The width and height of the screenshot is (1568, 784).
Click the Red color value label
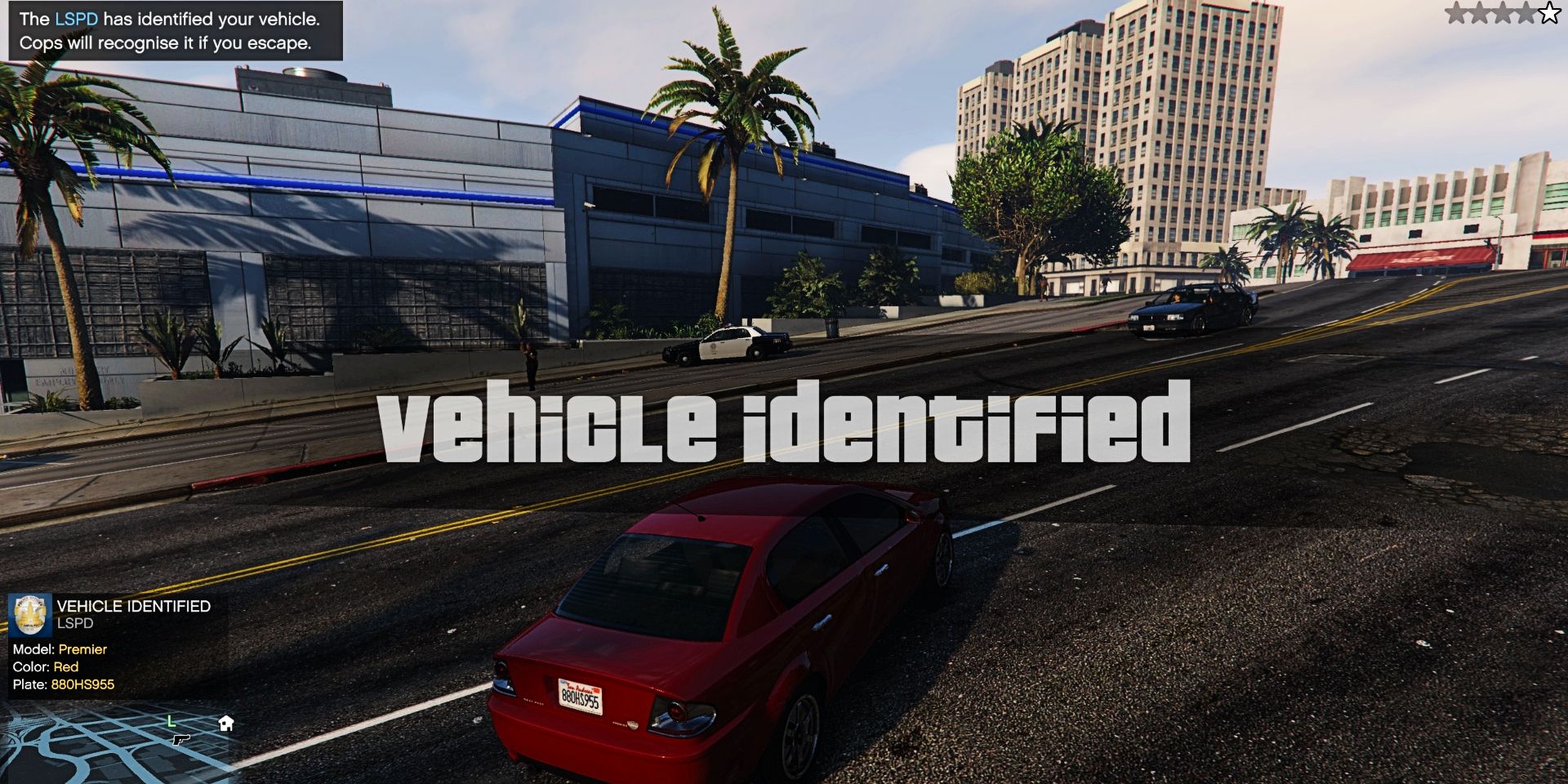click(x=66, y=667)
